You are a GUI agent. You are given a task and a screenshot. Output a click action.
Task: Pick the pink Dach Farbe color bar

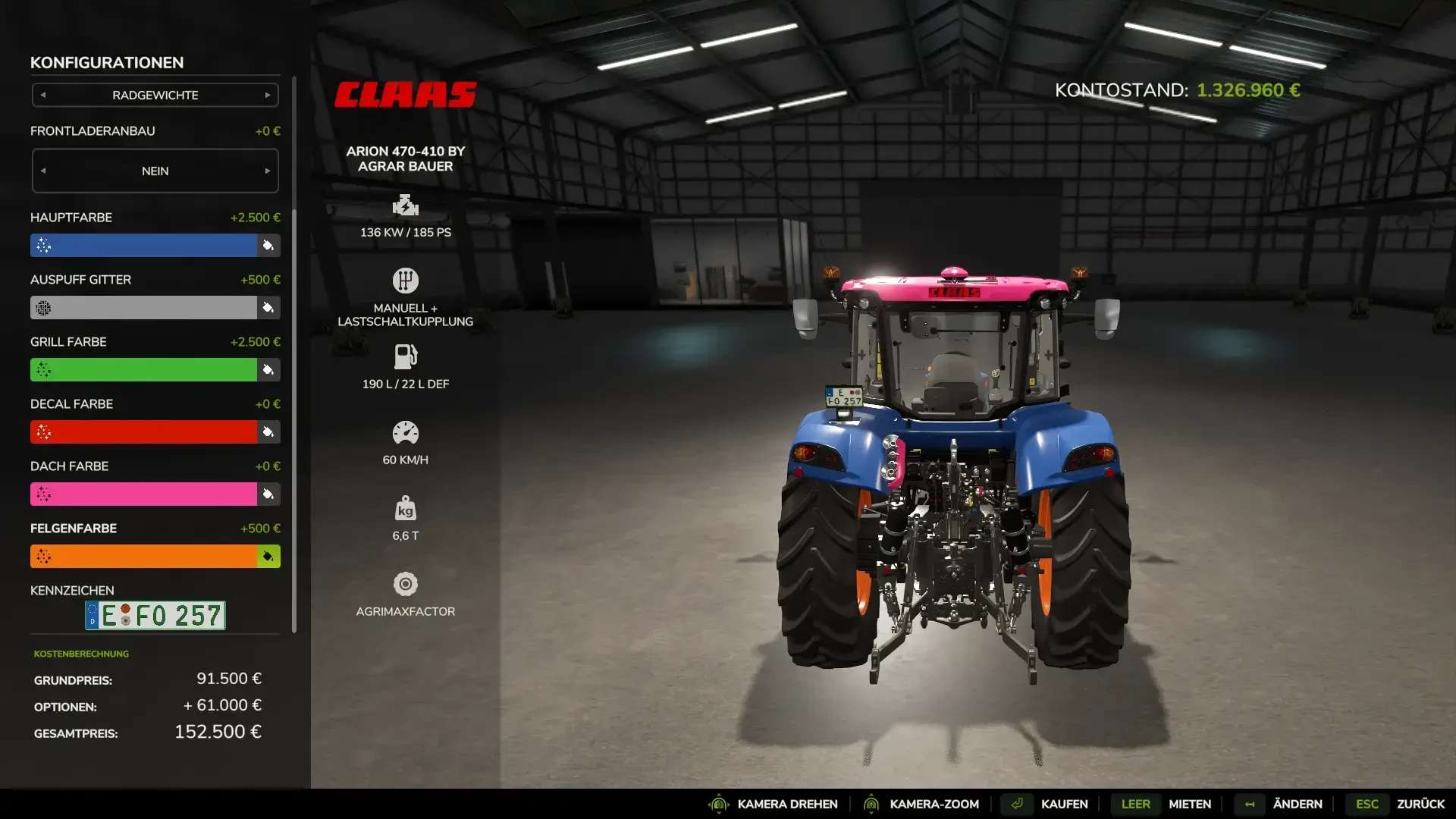pyautogui.click(x=144, y=494)
